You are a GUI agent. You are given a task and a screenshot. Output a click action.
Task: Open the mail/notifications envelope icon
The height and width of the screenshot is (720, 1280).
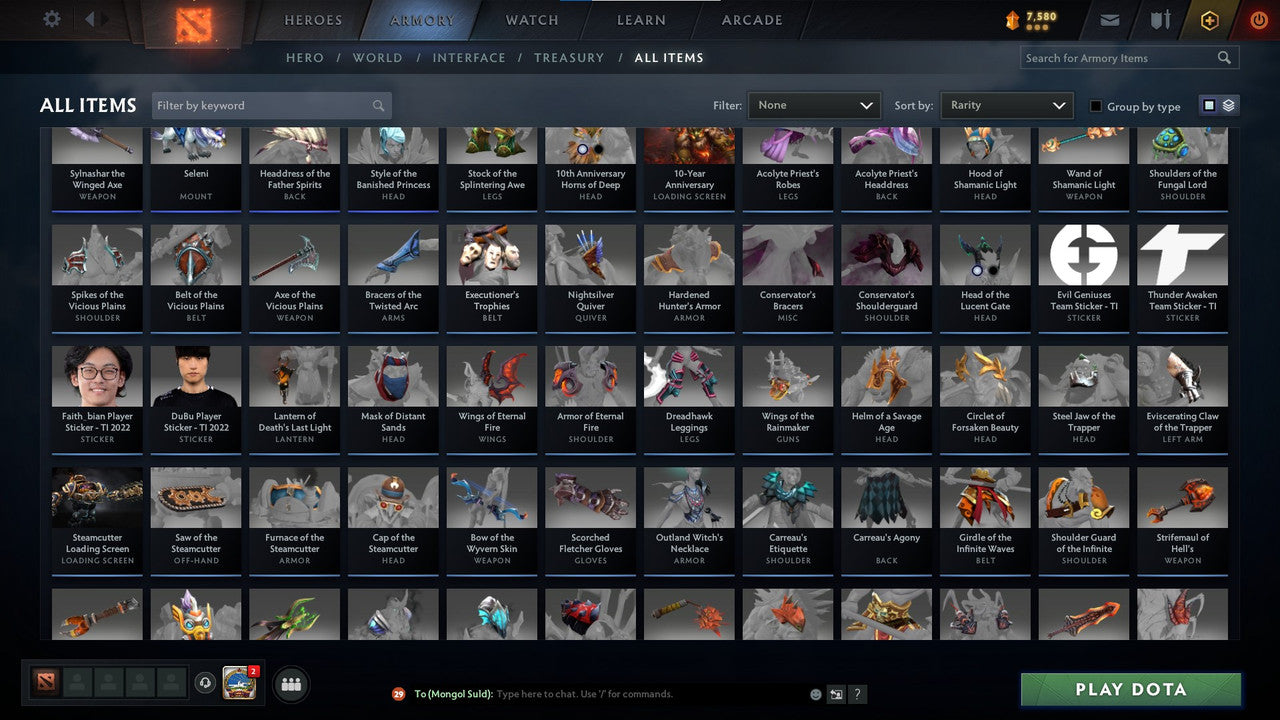pos(1110,18)
